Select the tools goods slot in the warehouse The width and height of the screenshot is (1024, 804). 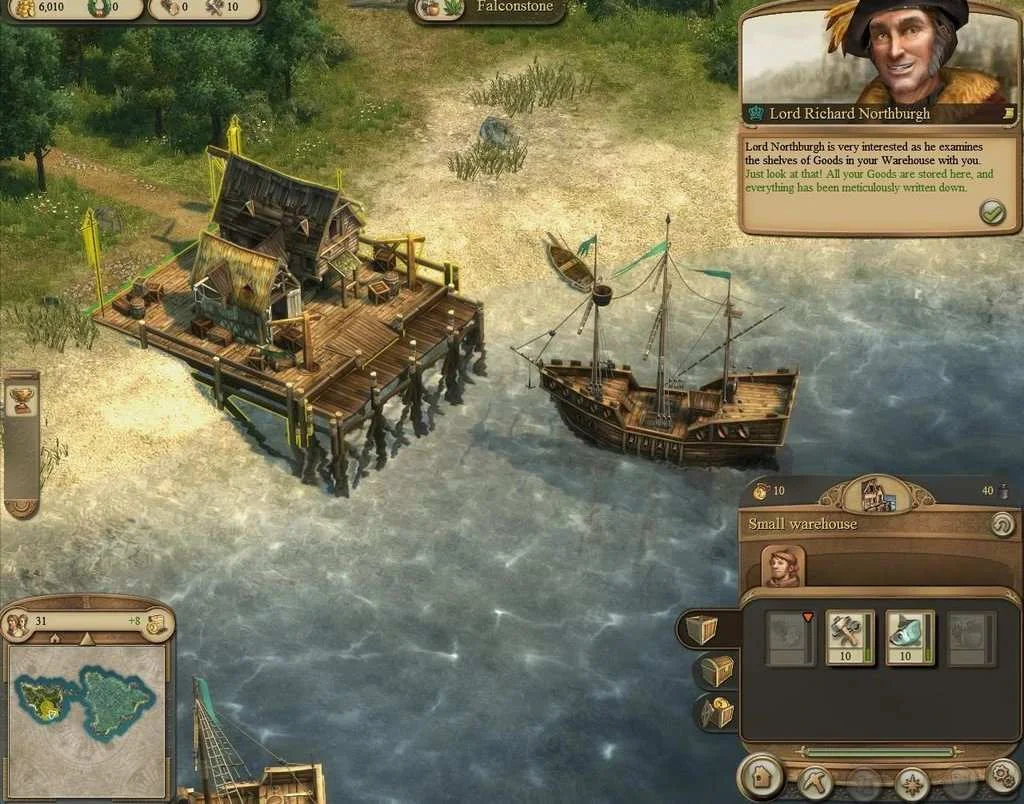coord(850,638)
